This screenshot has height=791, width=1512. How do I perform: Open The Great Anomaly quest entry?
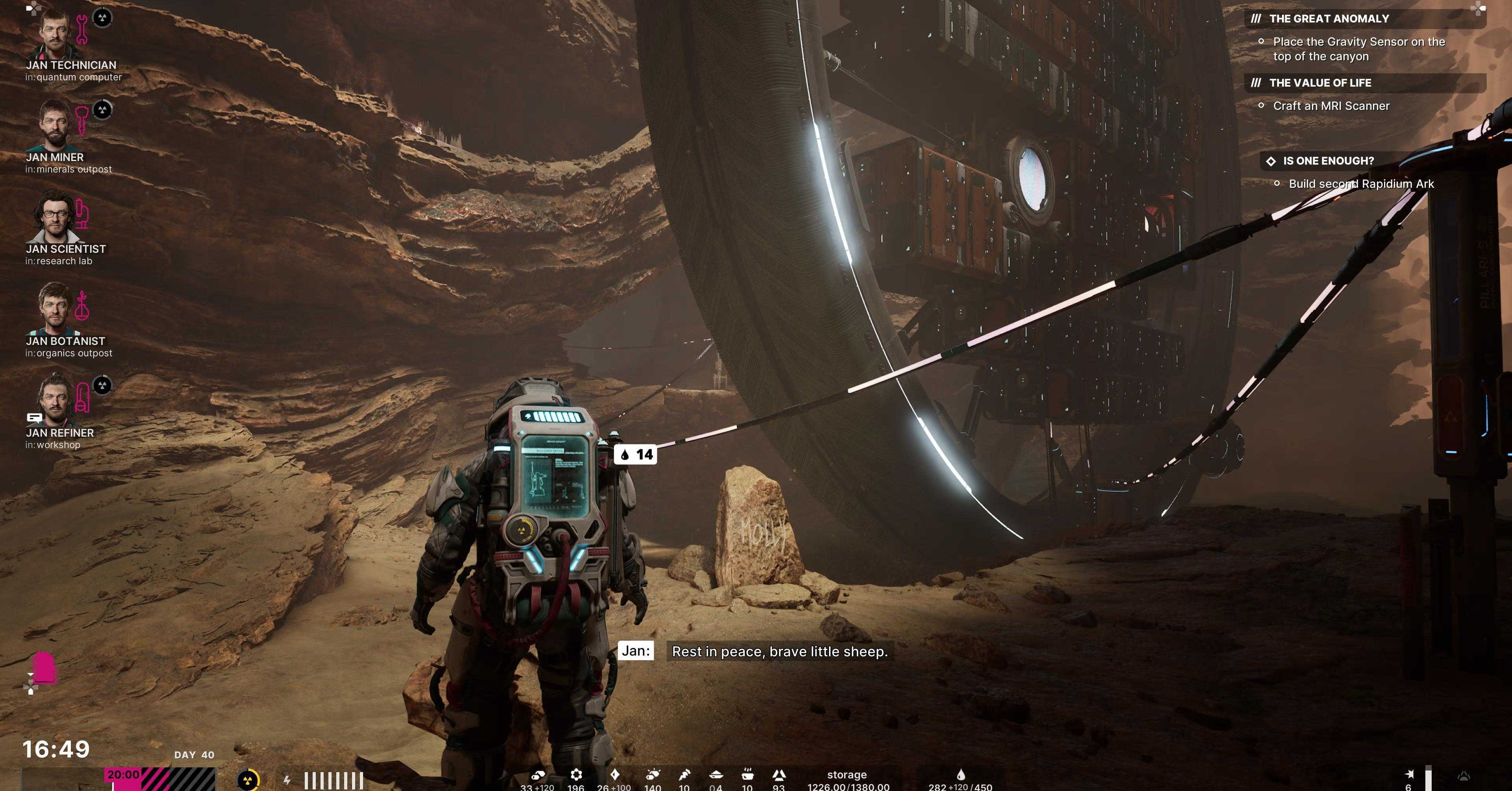pyautogui.click(x=1329, y=19)
